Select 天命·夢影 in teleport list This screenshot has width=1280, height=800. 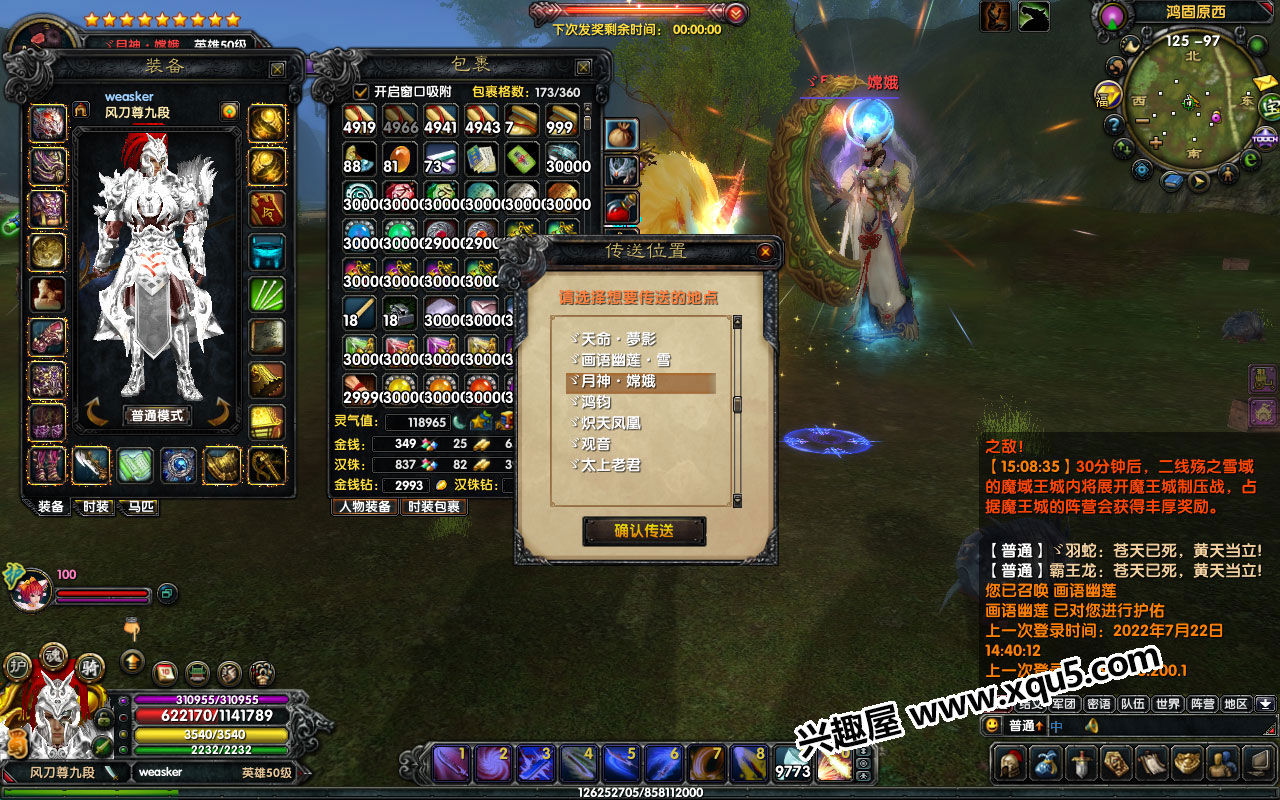coord(620,340)
